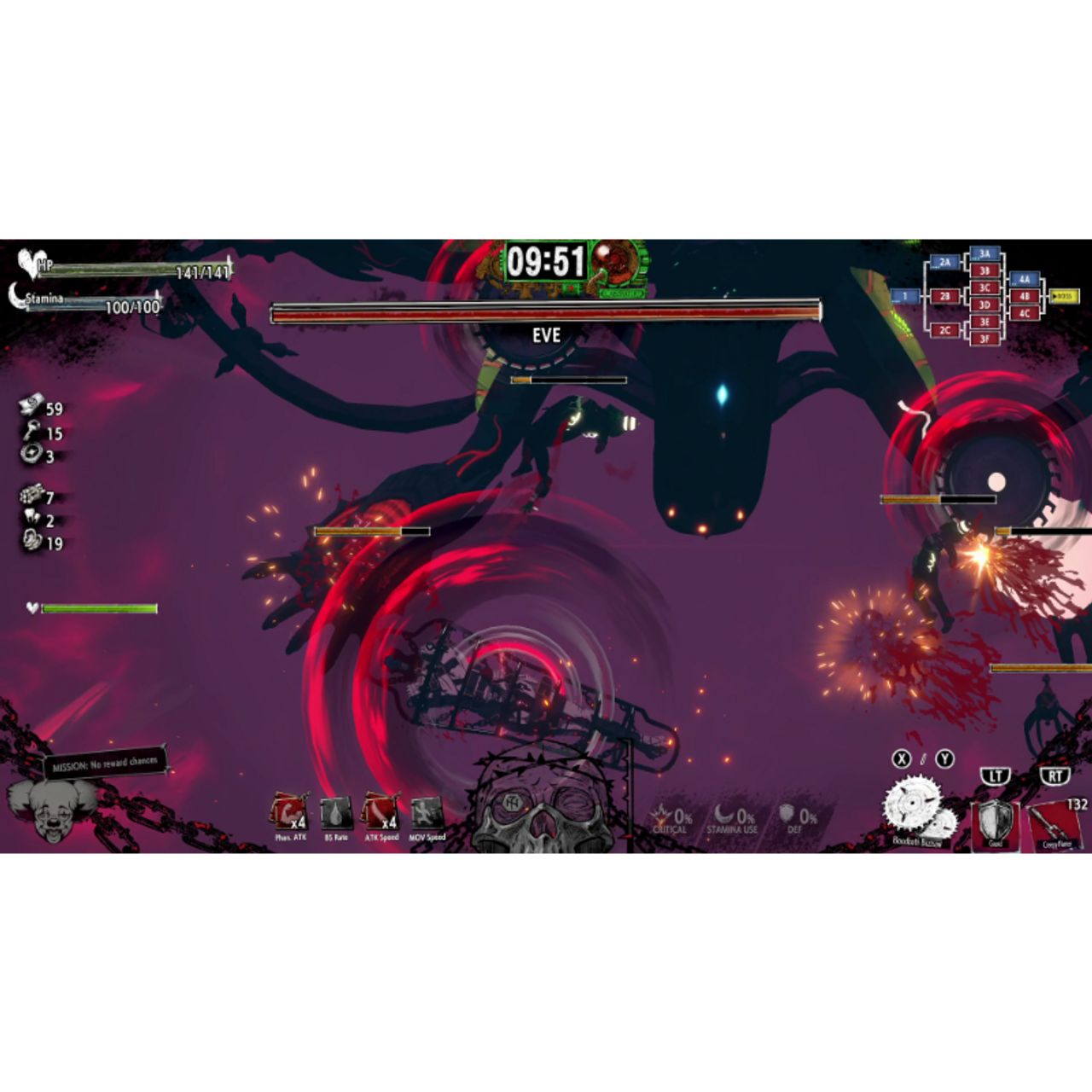This screenshot has height=1092, width=1092.
Task: Select the MOV Speed stat card
Action: point(427,814)
